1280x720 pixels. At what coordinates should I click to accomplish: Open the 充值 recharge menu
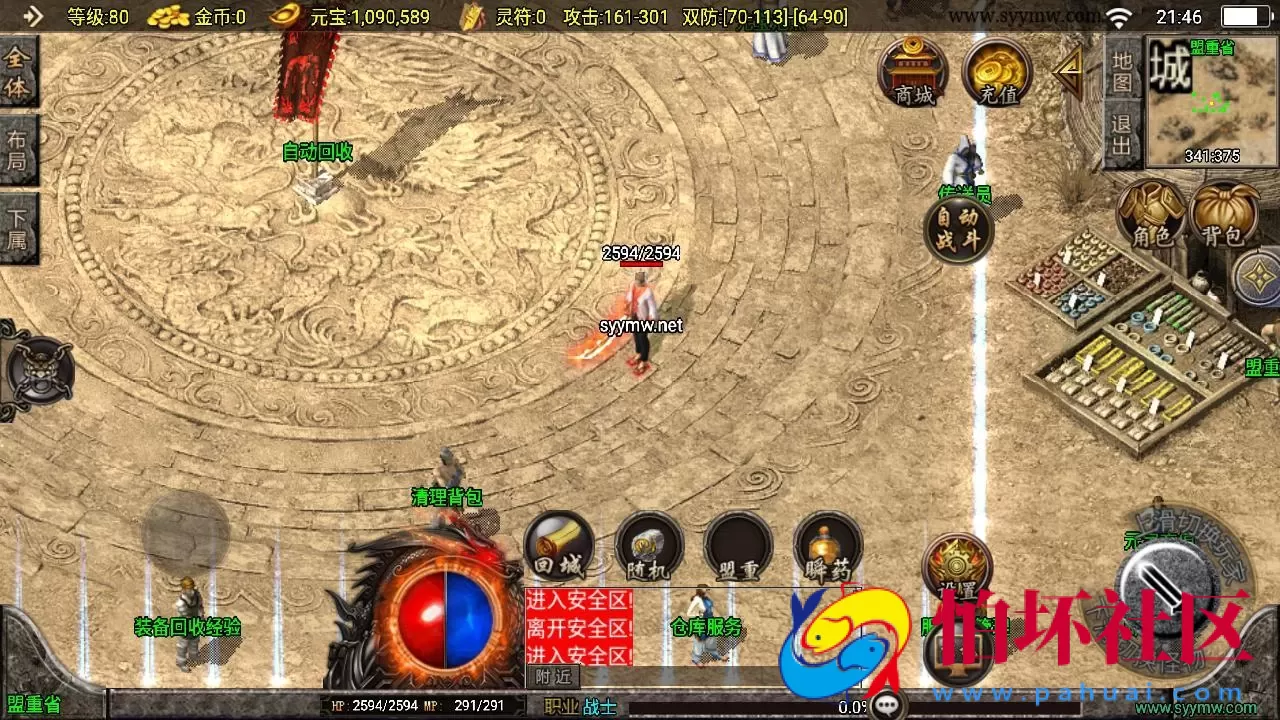pyautogui.click(x=997, y=72)
